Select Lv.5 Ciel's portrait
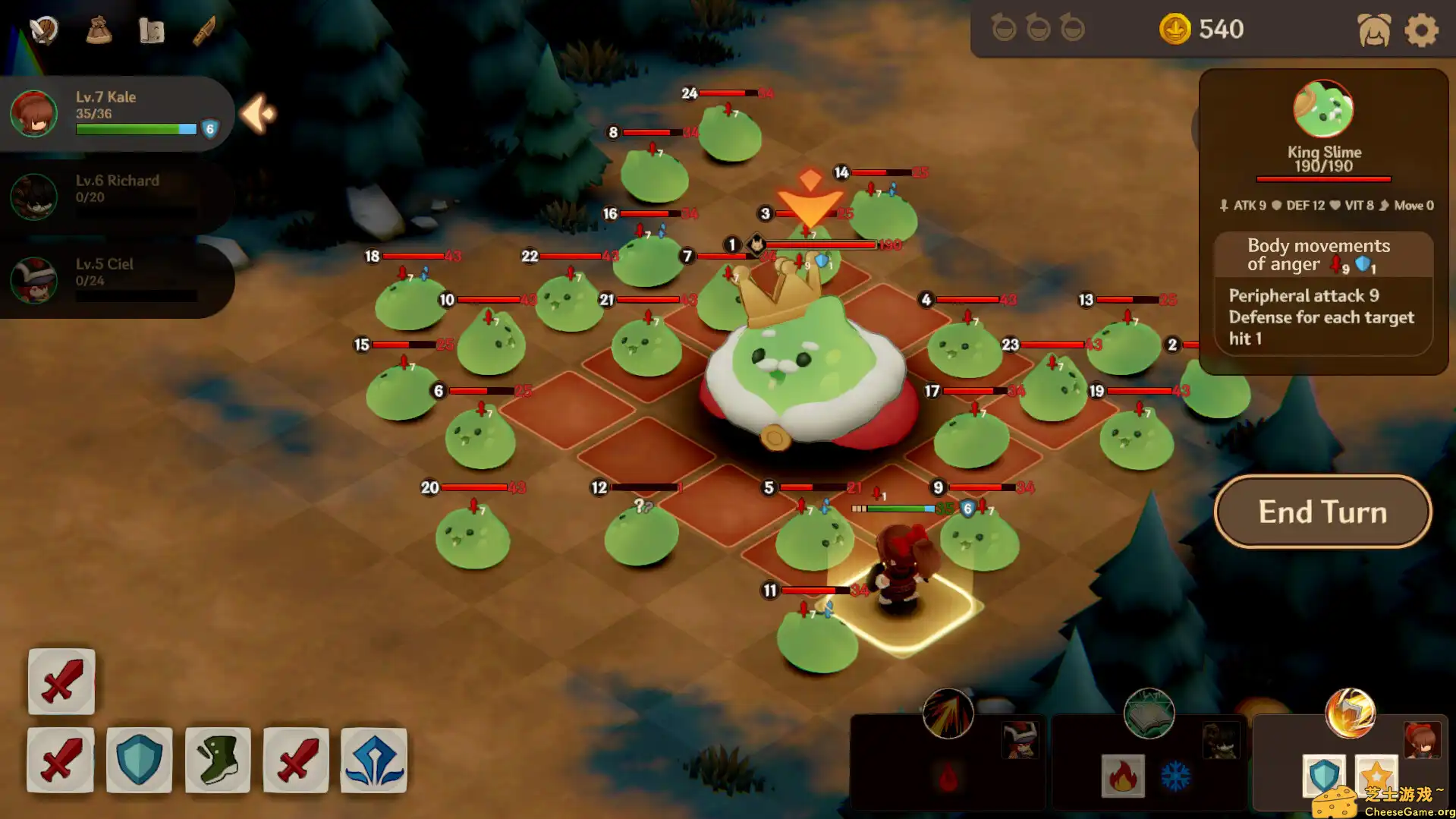This screenshot has width=1456, height=819. click(x=34, y=280)
